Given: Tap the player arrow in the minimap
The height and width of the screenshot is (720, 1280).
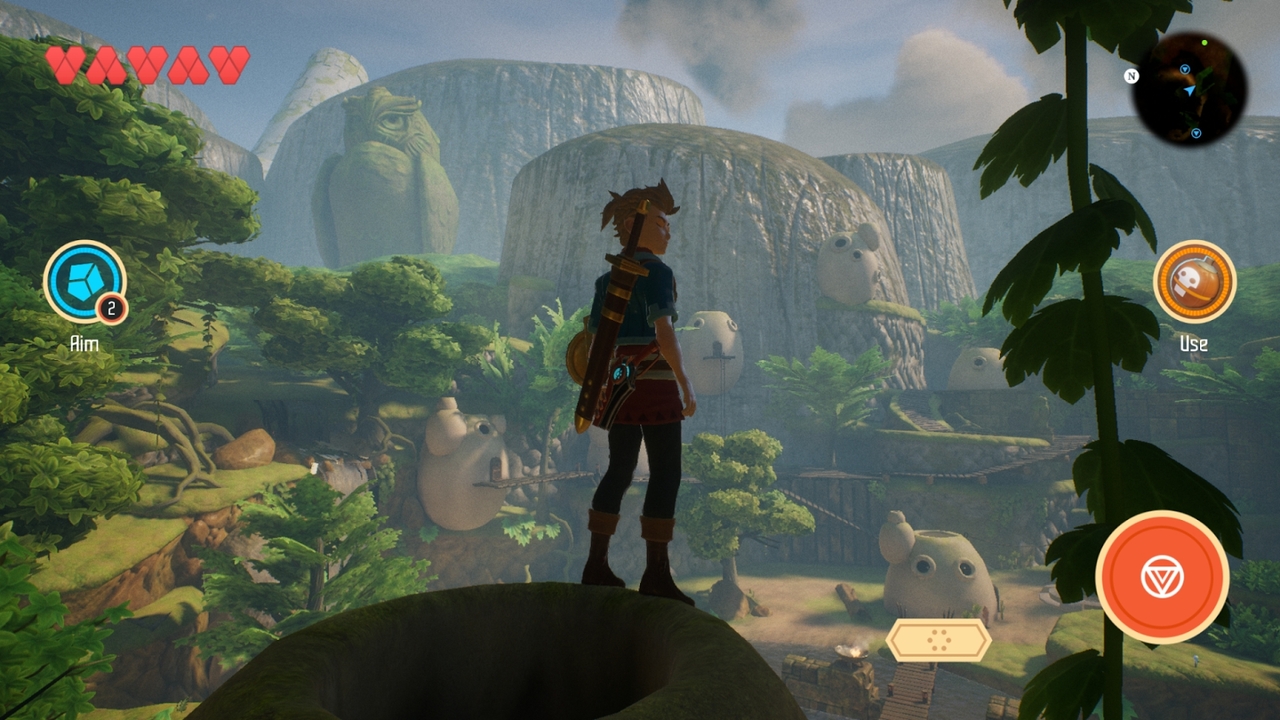Looking at the screenshot, I should (x=1190, y=90).
